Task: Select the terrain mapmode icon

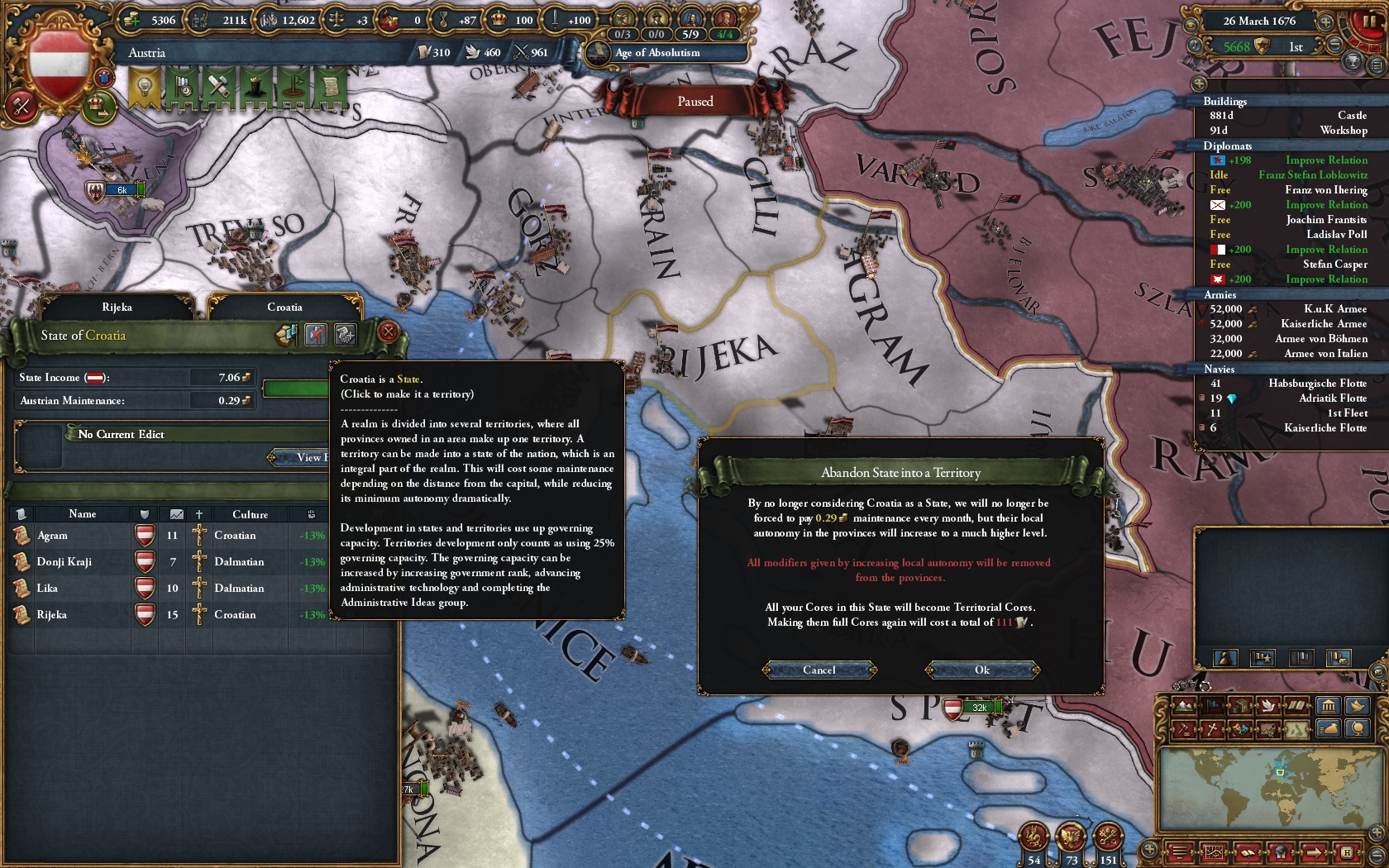Action: pyautogui.click(x=1183, y=706)
